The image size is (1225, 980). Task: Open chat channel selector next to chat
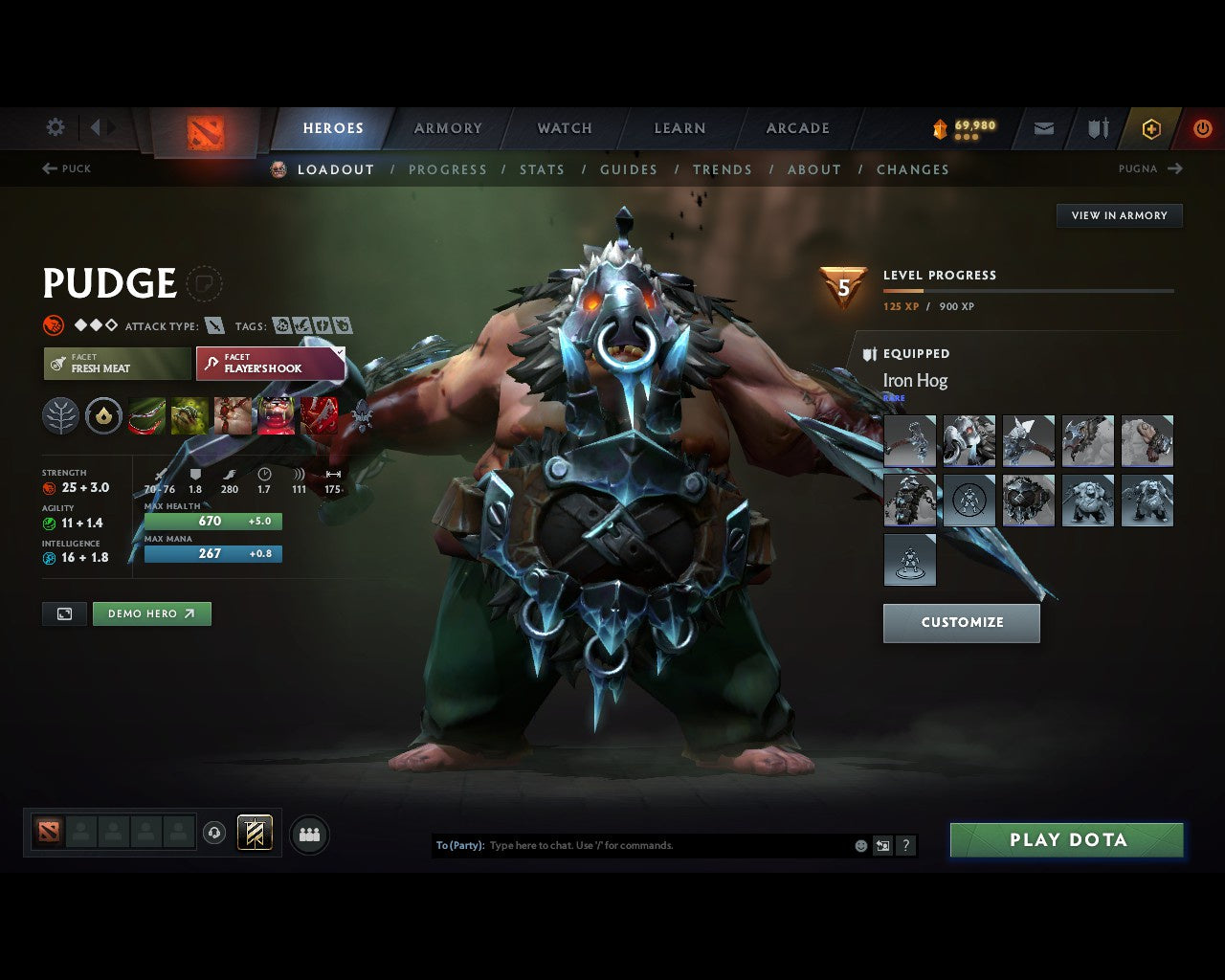[881, 845]
